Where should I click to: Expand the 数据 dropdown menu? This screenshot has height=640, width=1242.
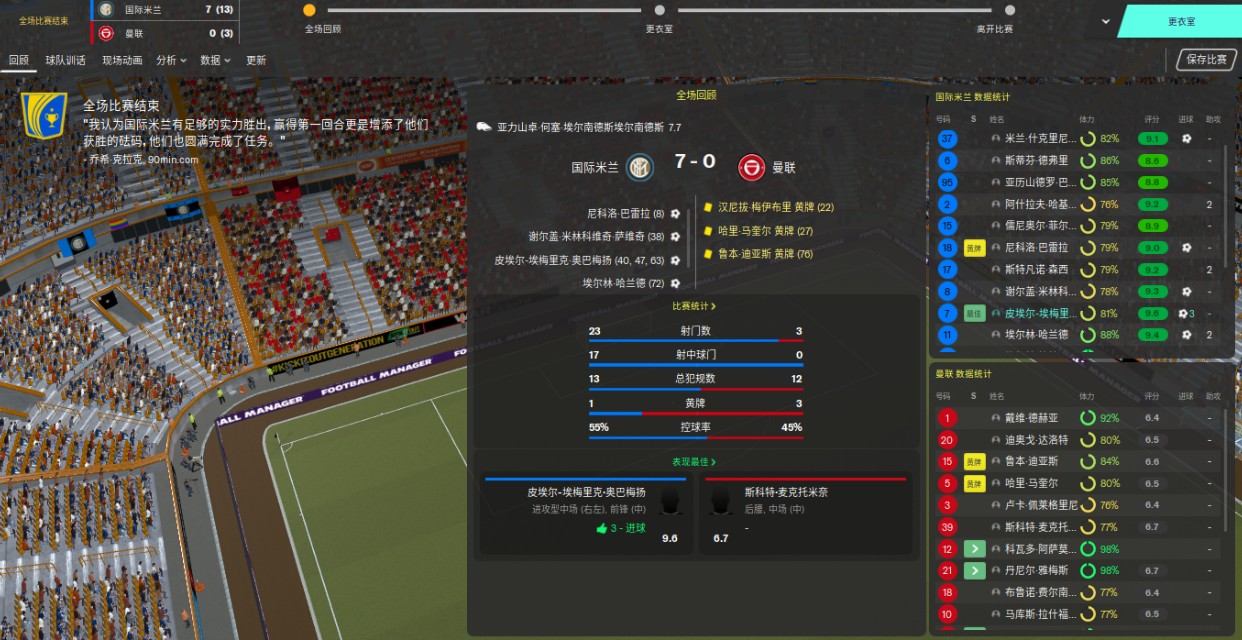(214, 60)
